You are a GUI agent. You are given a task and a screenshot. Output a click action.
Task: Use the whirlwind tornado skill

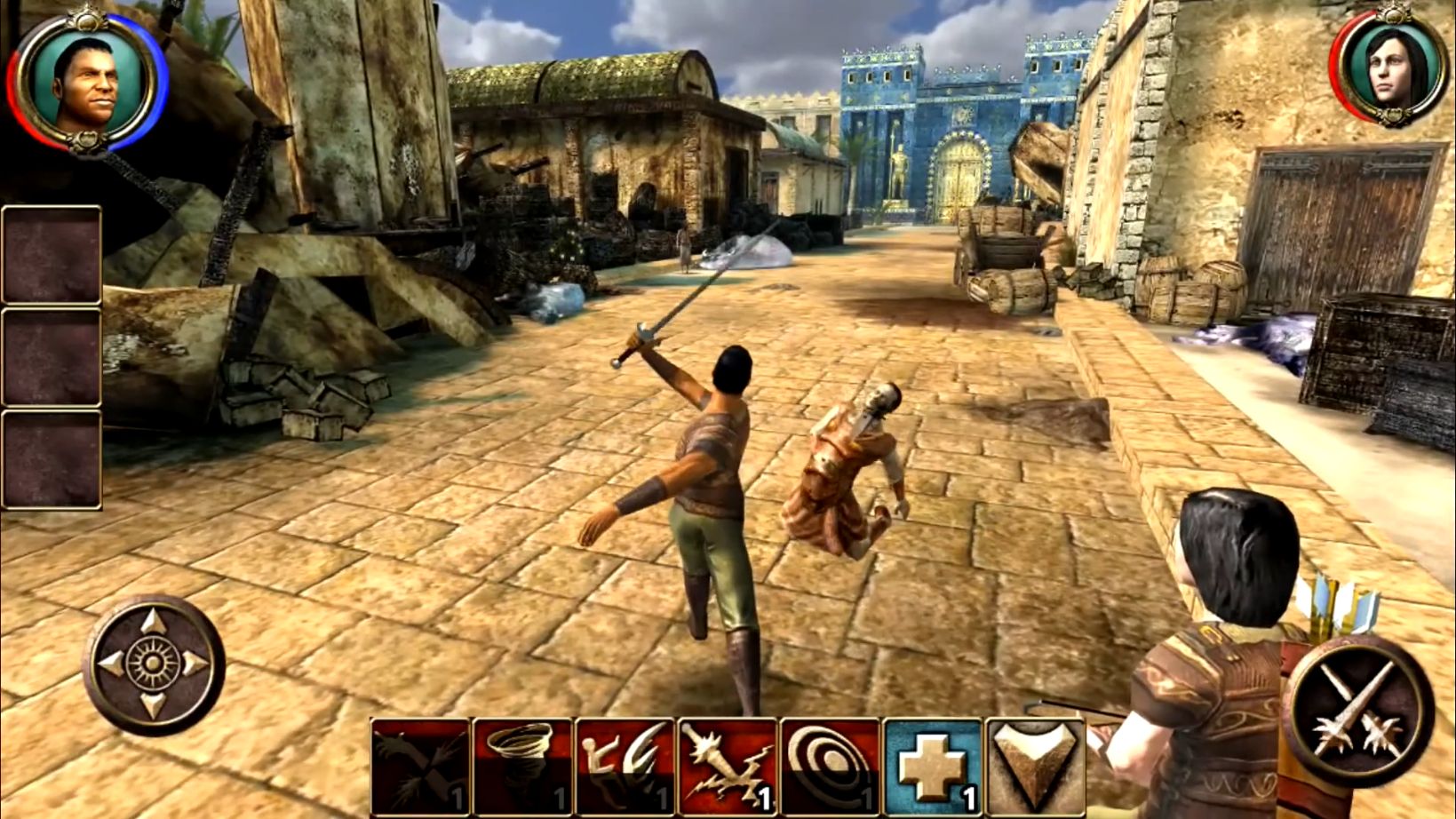[522, 767]
